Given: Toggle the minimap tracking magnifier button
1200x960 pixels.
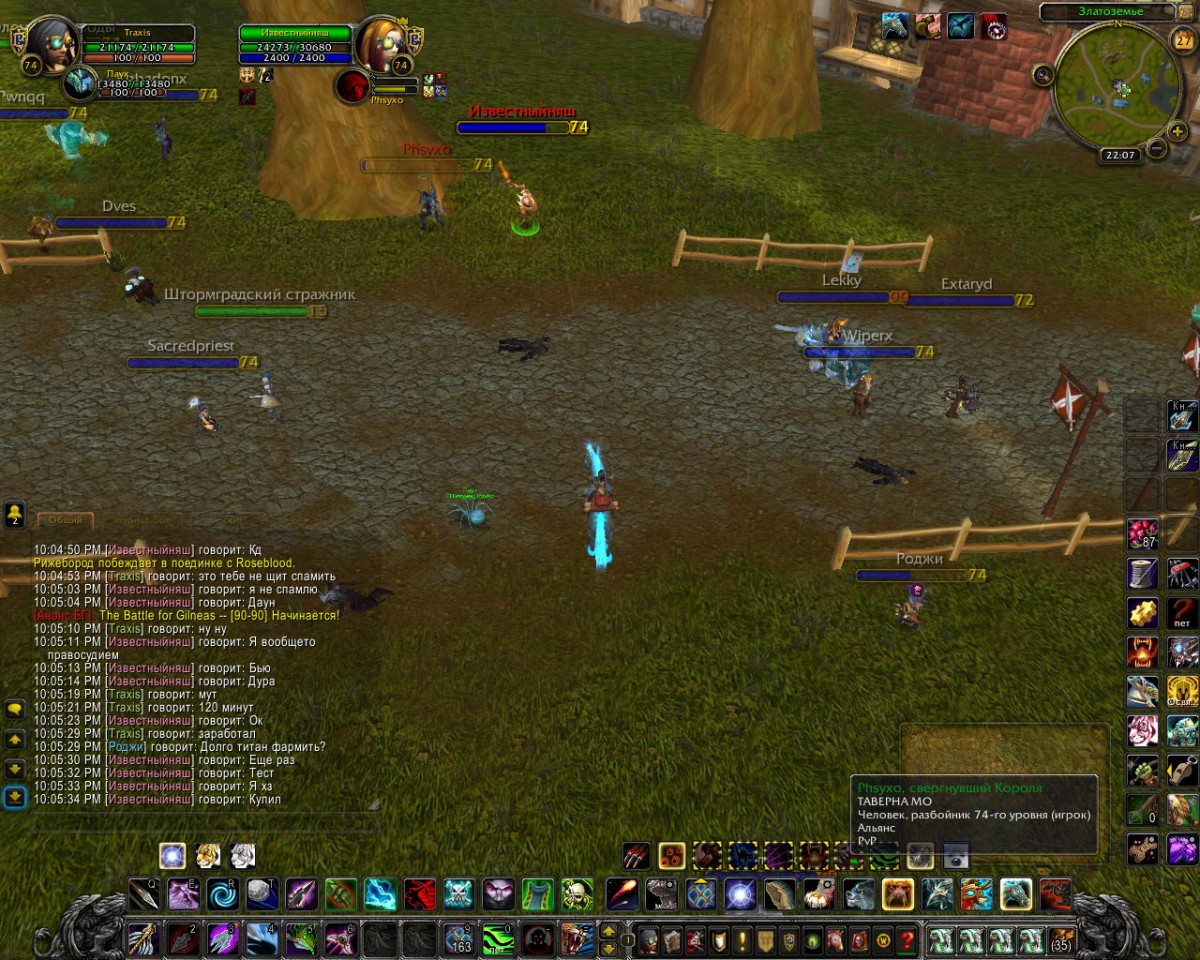Looking at the screenshot, I should click(1043, 74).
